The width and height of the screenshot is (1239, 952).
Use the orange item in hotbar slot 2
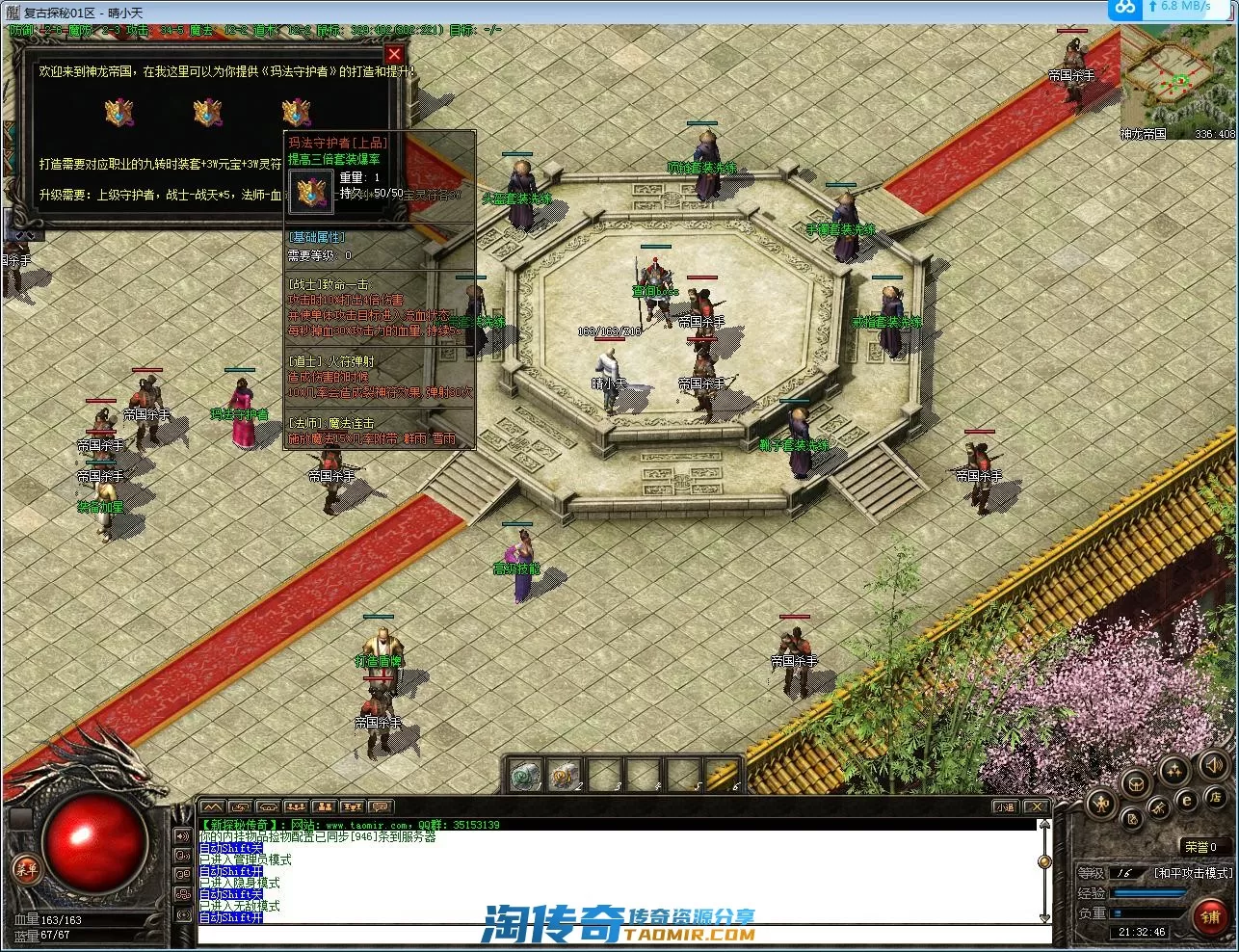(564, 775)
